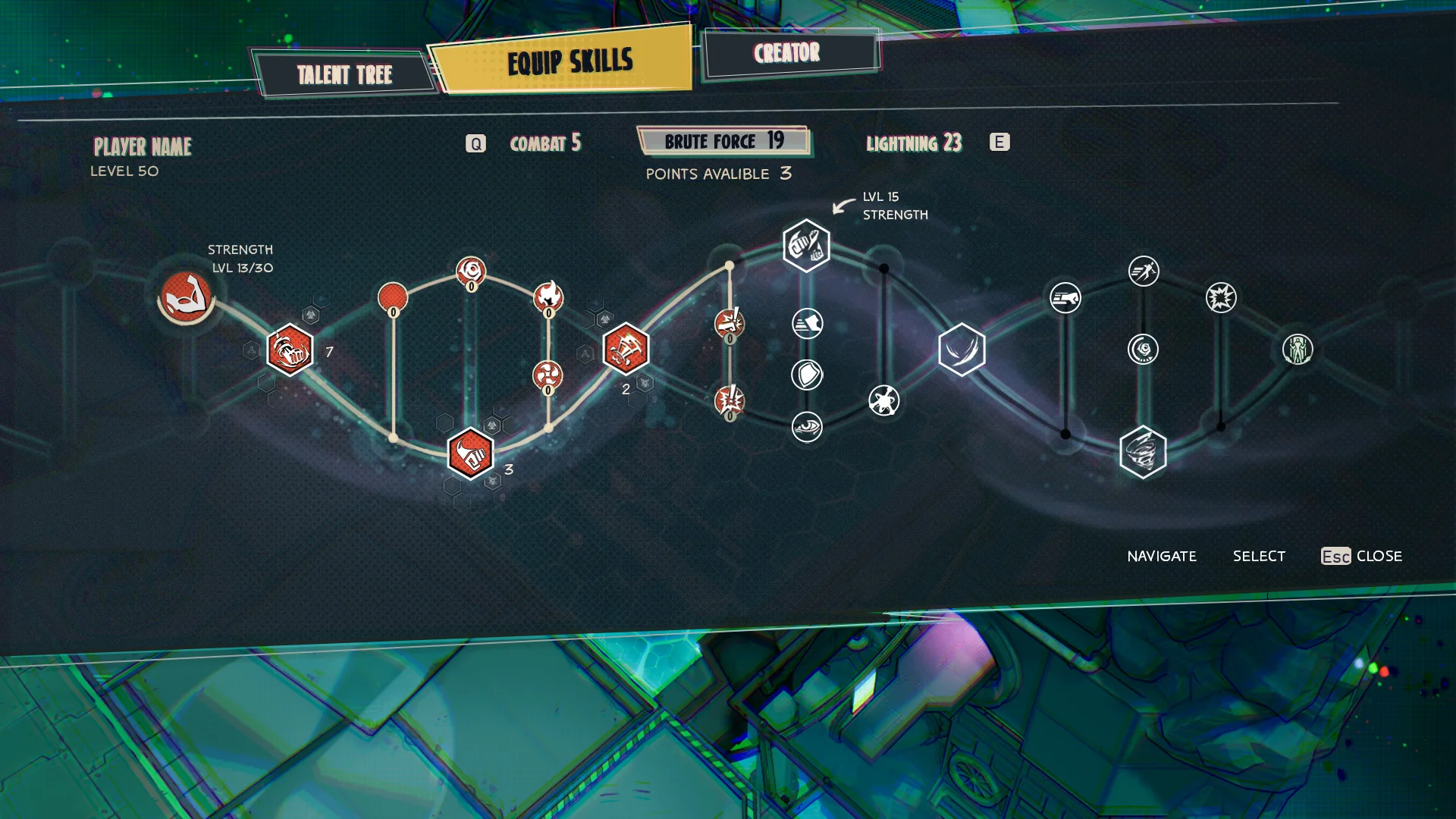Switch to the Lightning category
1456x819 pixels.
[915, 143]
